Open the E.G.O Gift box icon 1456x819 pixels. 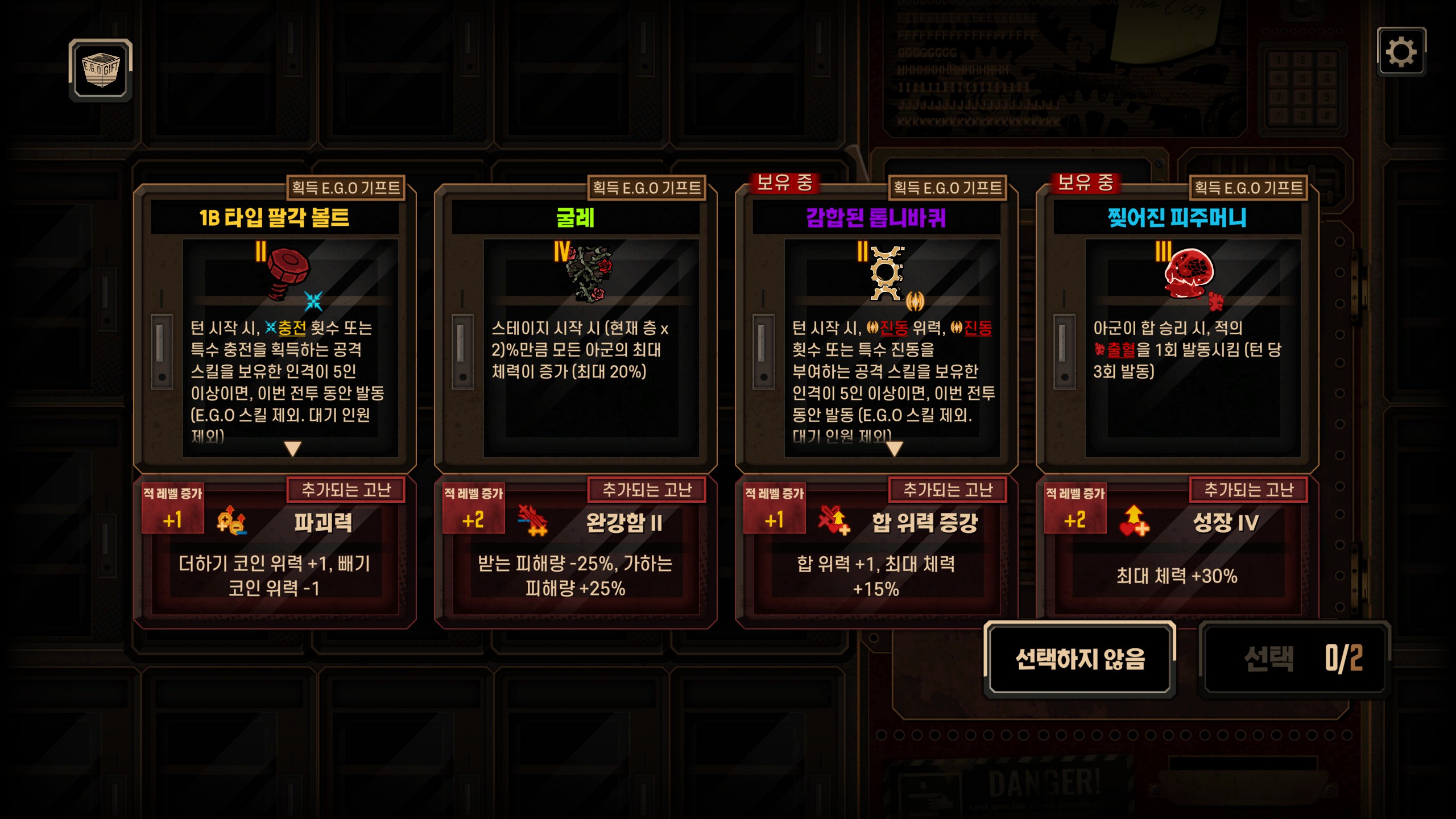point(101,71)
